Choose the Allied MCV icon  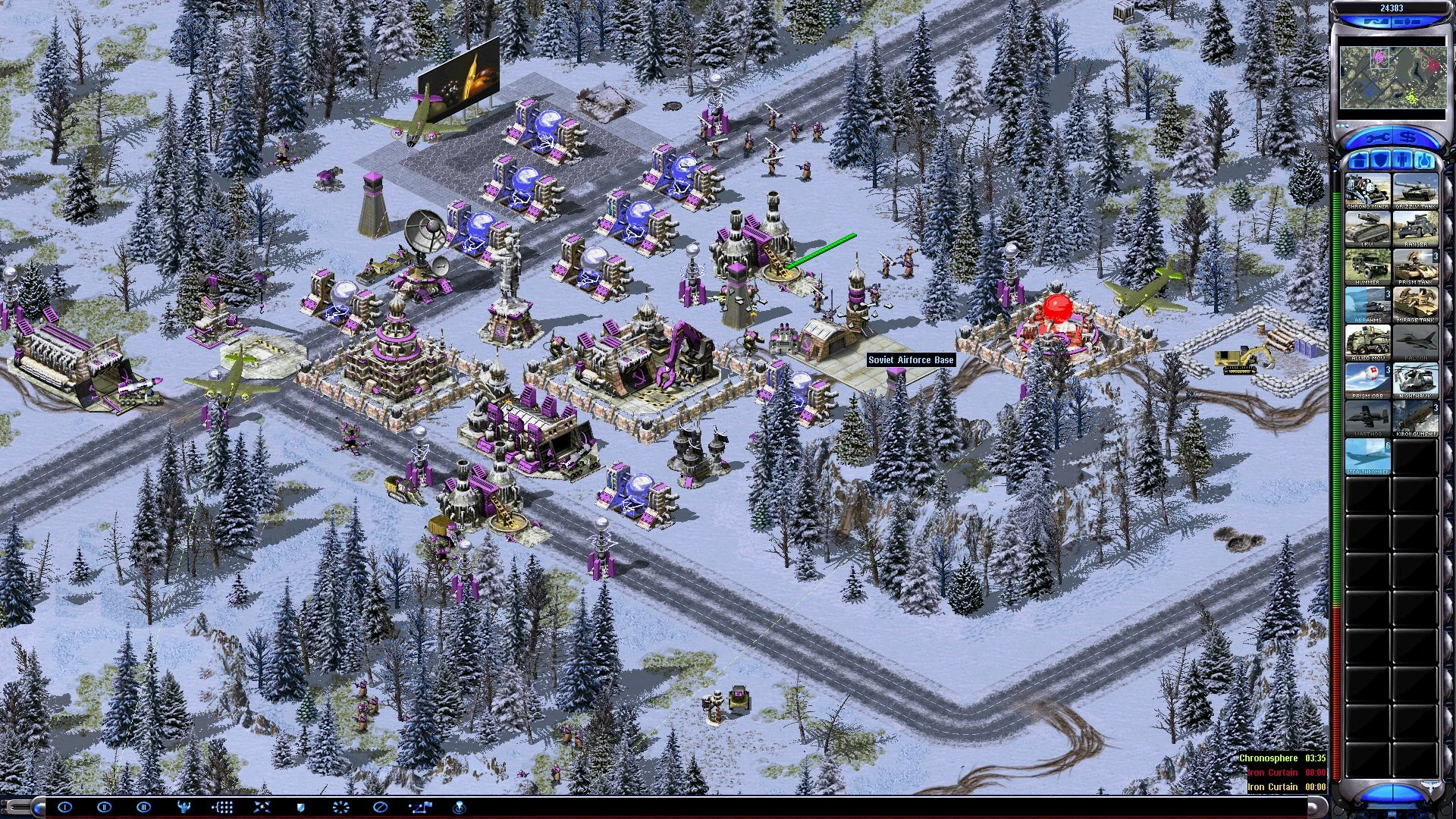point(1368,344)
